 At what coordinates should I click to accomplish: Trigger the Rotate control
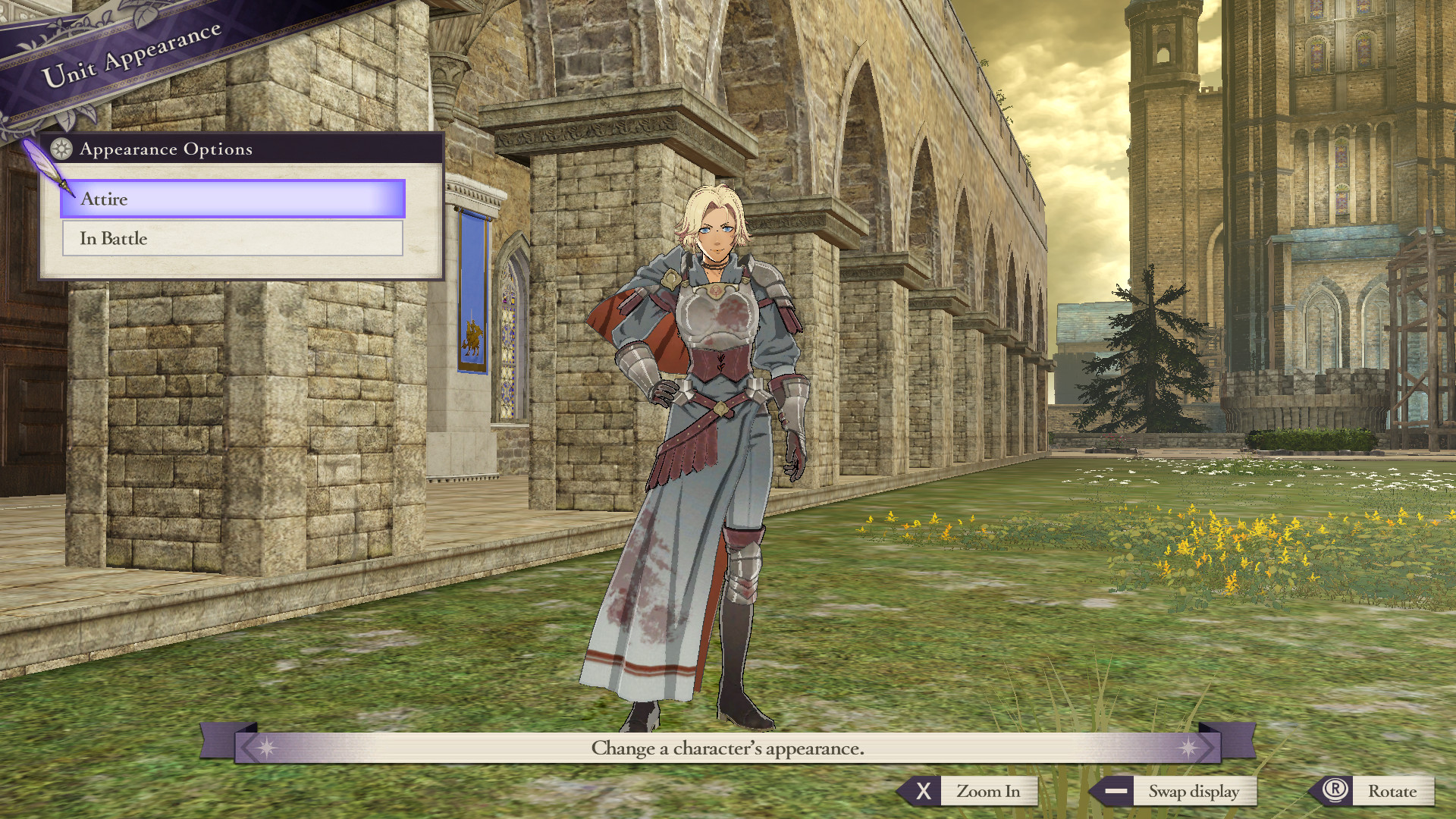(1392, 791)
